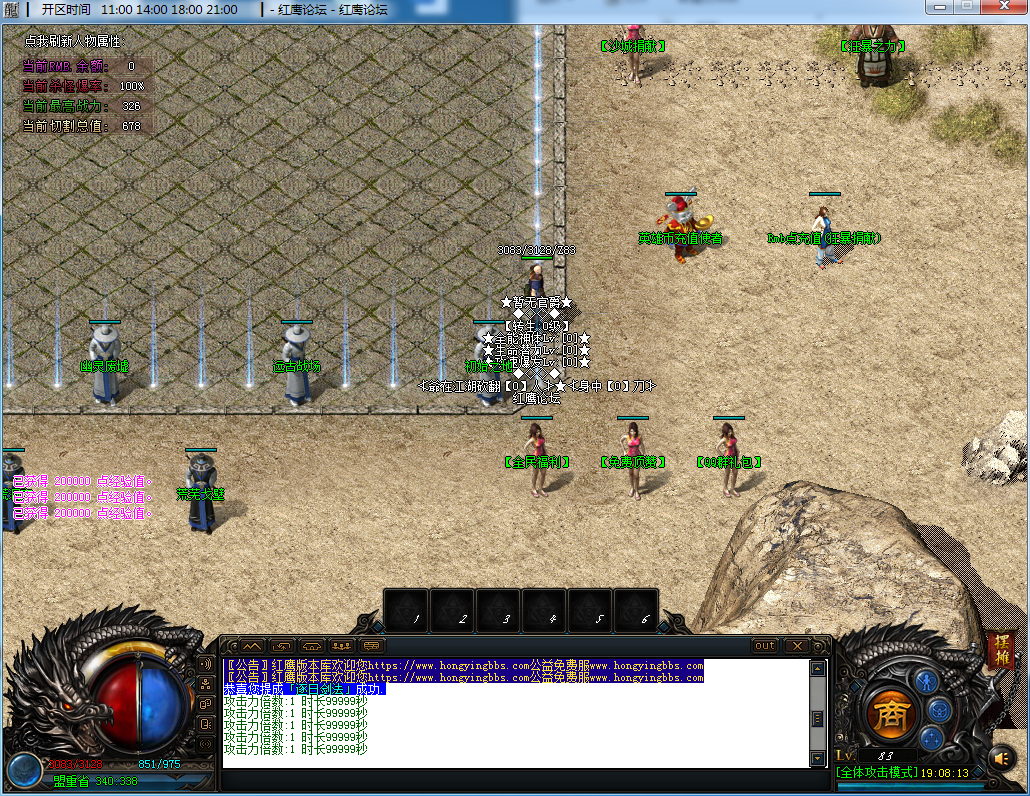Minimize the game window
The width and height of the screenshot is (1030, 796).
click(938, 8)
